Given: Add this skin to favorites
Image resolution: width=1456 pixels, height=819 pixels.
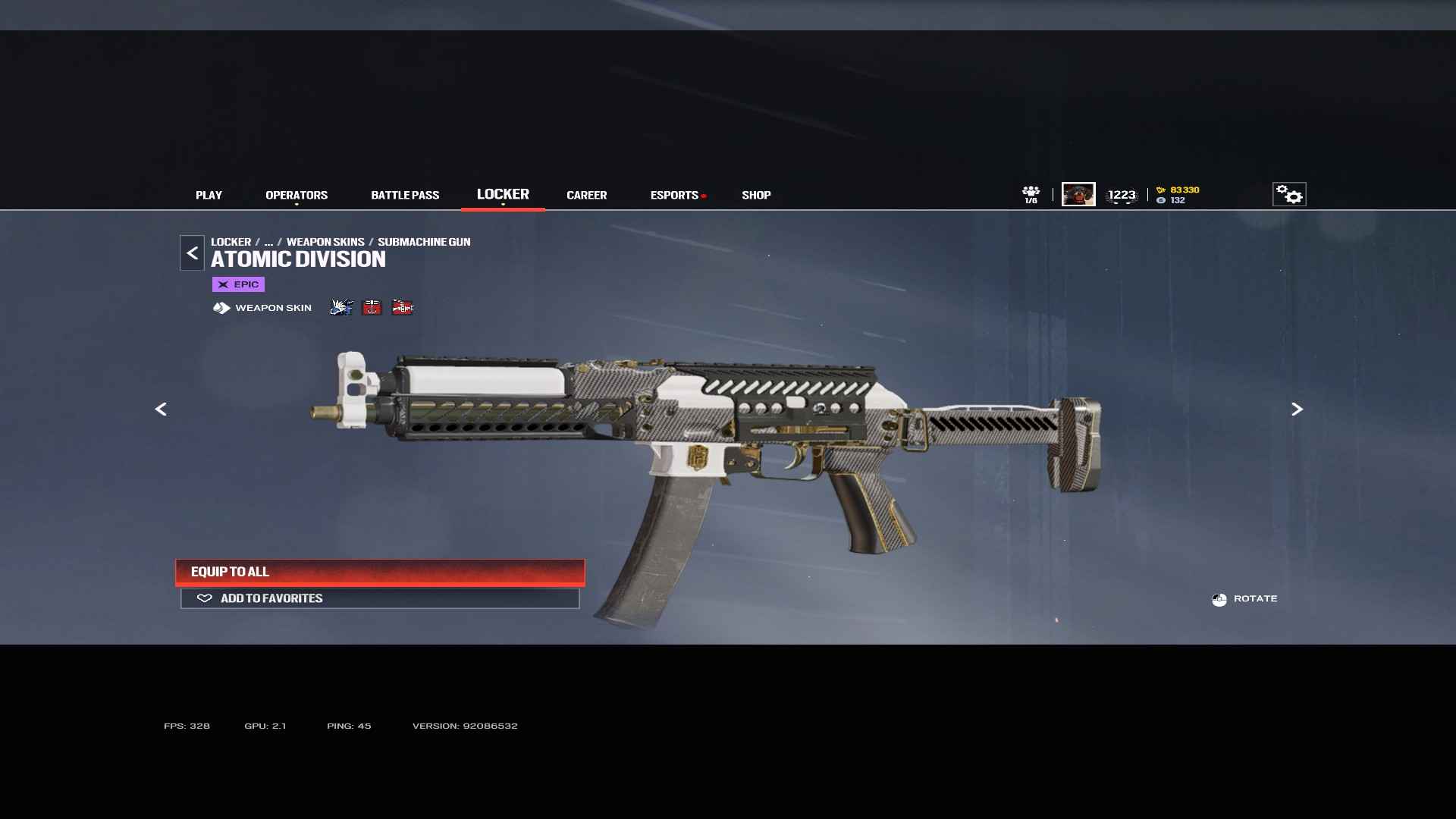Looking at the screenshot, I should tap(380, 598).
